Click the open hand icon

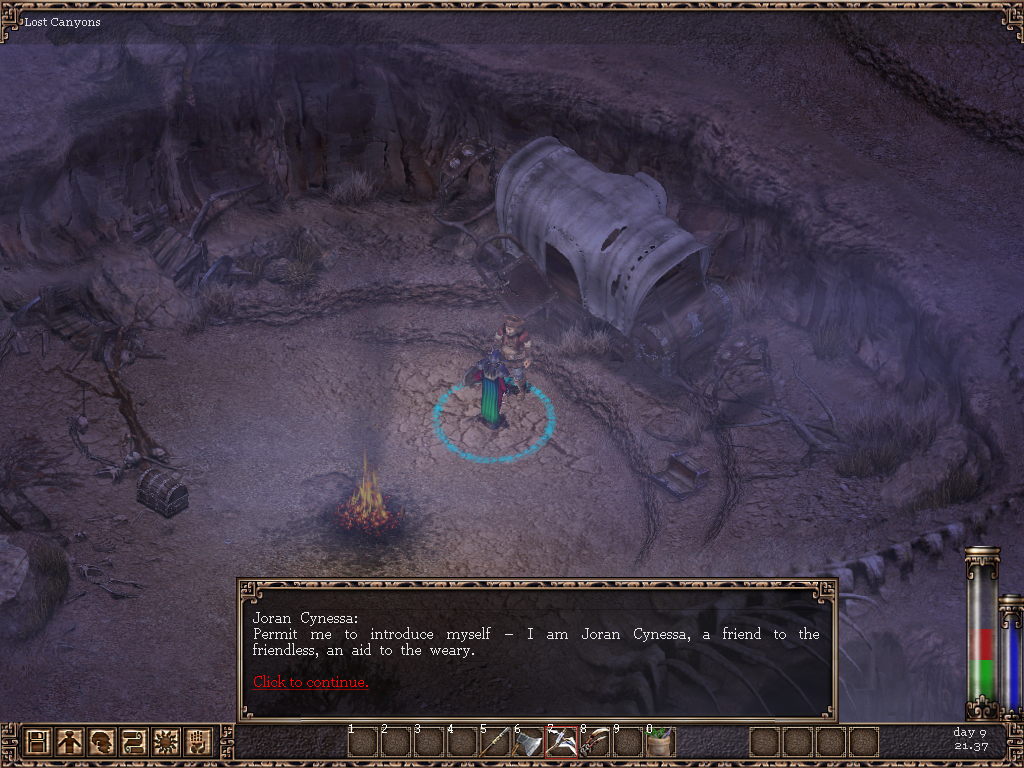click(198, 742)
